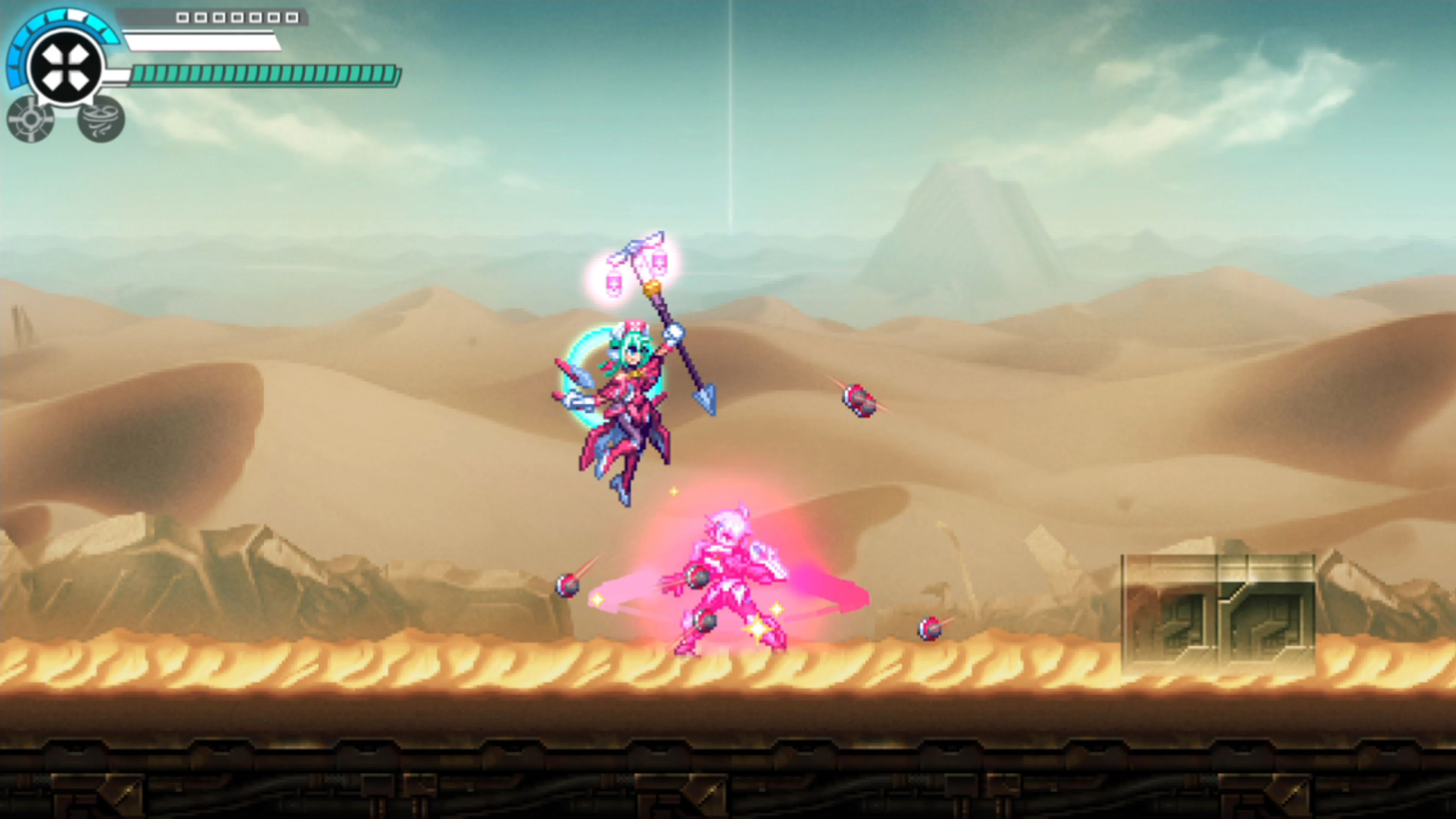Toggle the middle box of the seven-square counter
Screen dimensions: 1456x819
pyautogui.click(x=238, y=18)
